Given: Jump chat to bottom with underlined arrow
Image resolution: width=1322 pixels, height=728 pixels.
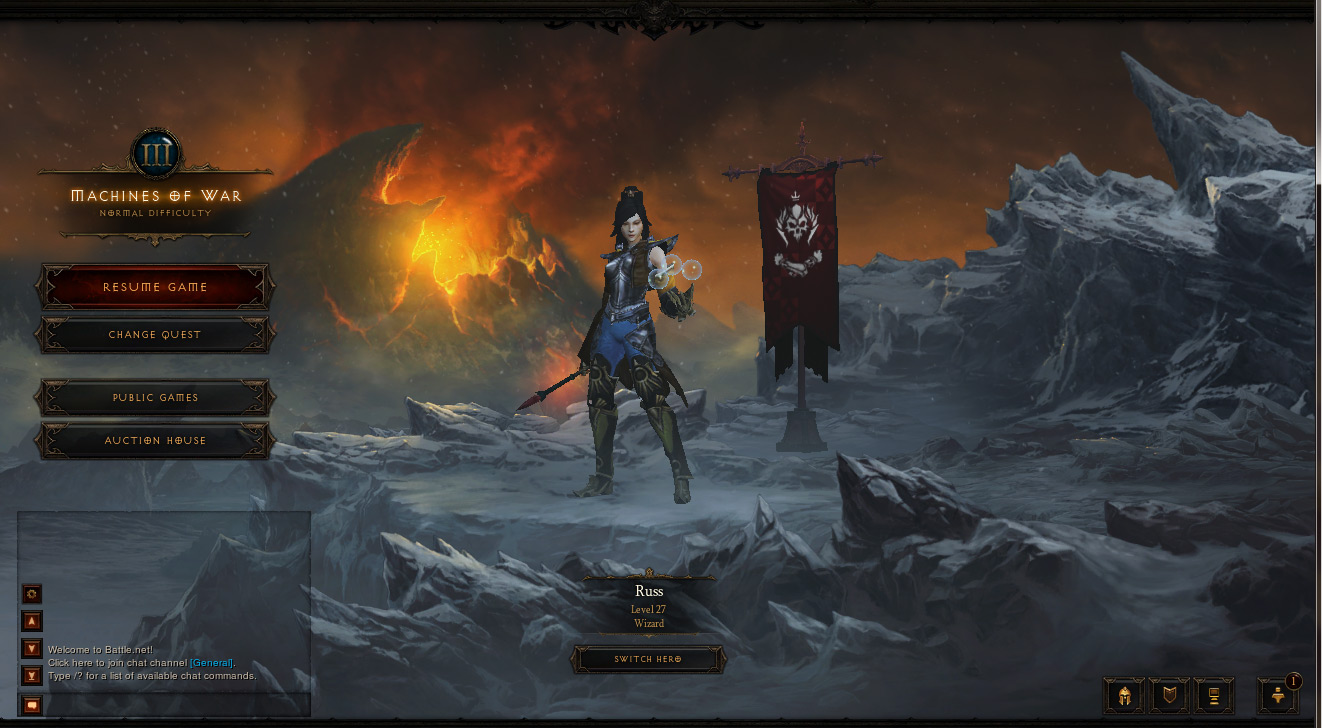Looking at the screenshot, I should [32, 676].
